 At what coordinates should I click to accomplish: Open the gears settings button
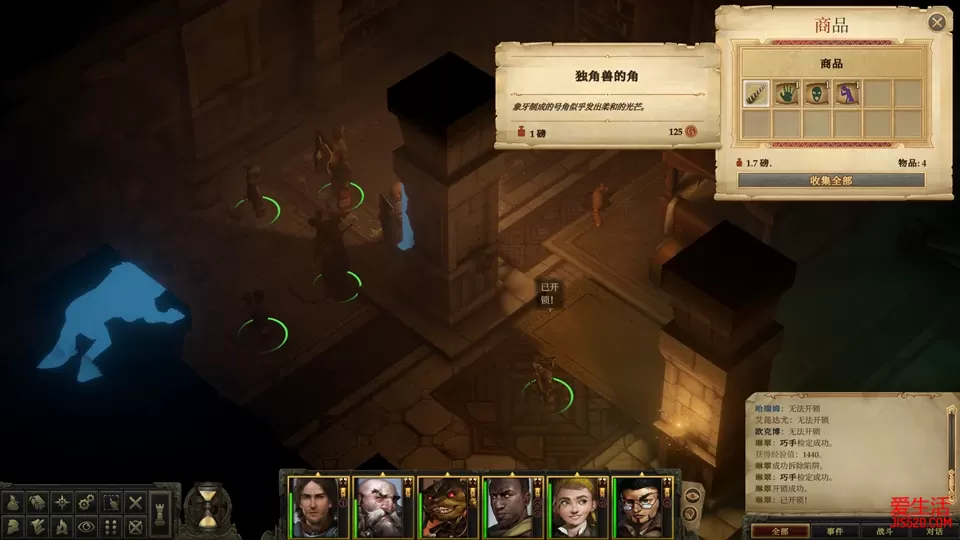(86, 502)
